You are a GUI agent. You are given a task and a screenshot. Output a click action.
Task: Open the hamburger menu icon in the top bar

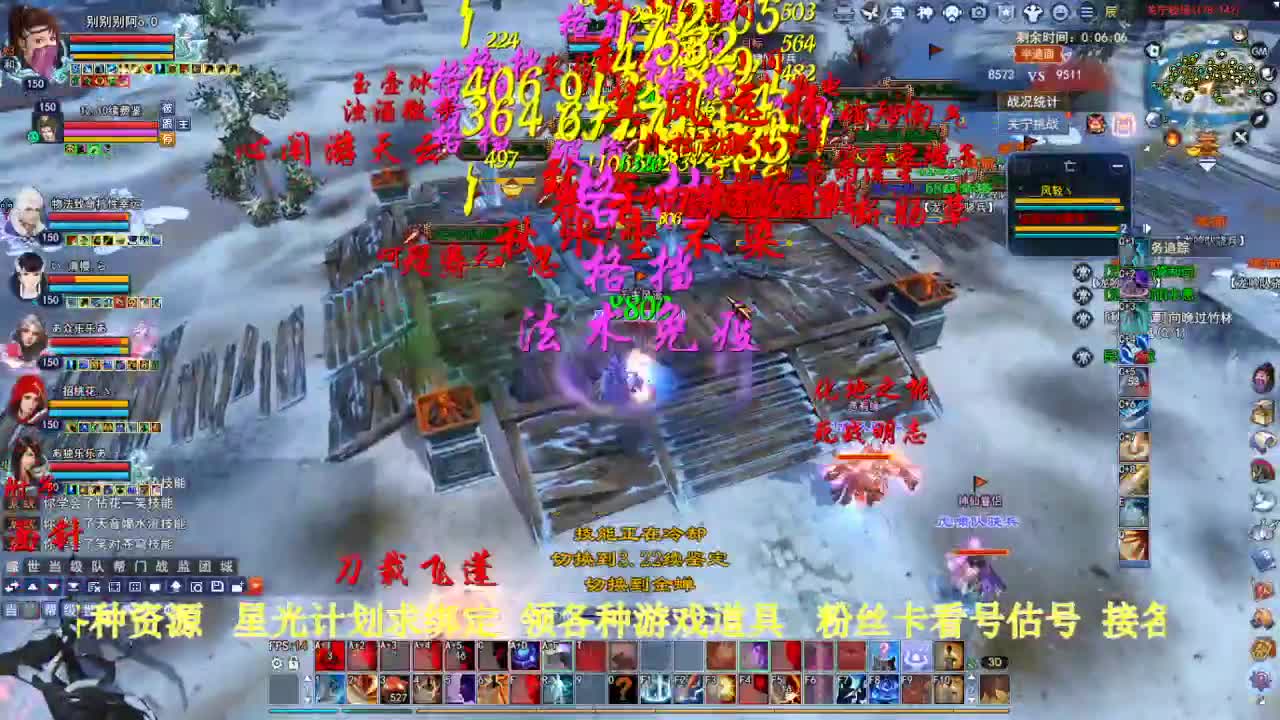pos(1086,12)
